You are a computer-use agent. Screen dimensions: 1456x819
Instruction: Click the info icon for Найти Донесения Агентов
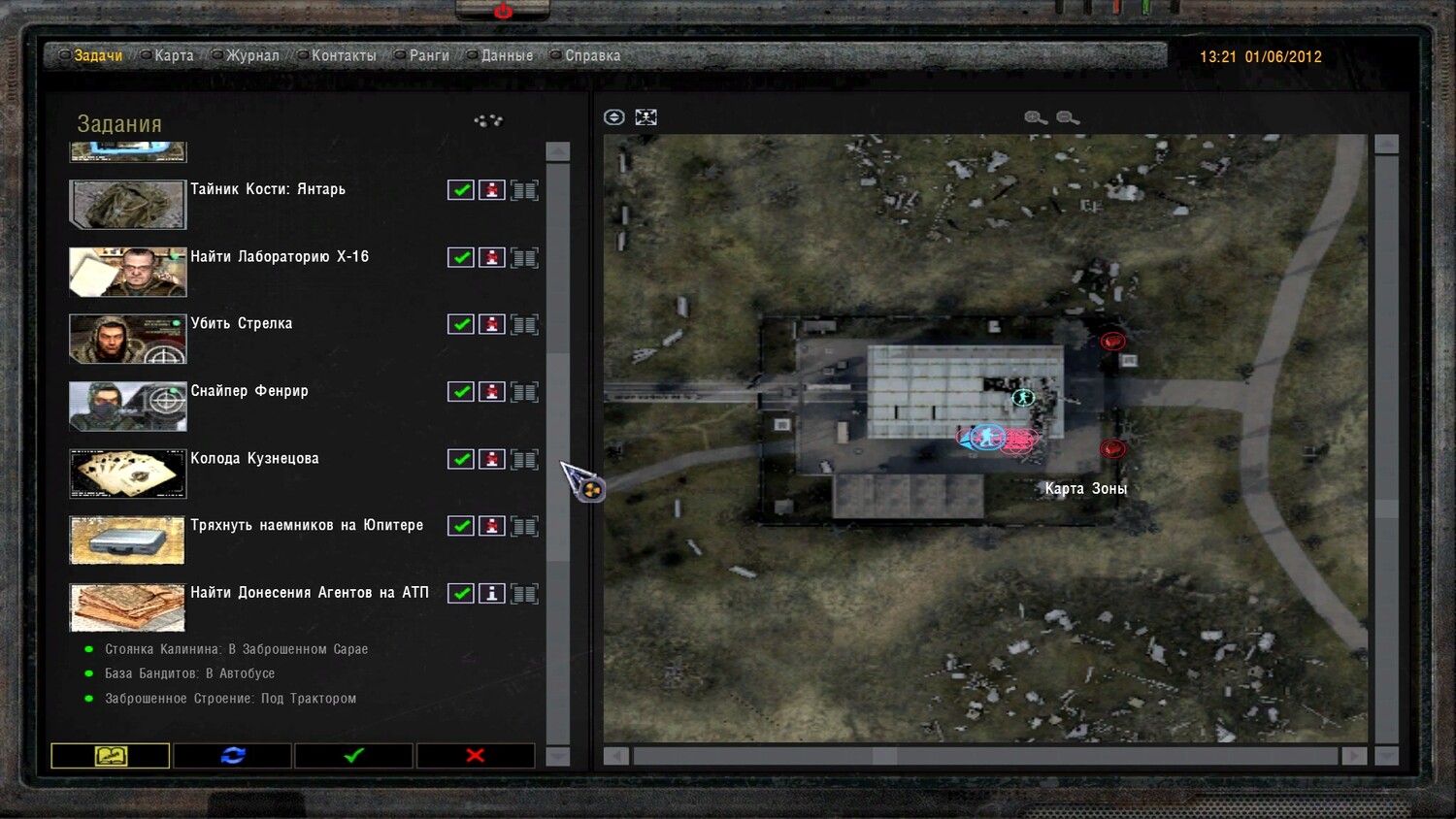pos(492,593)
